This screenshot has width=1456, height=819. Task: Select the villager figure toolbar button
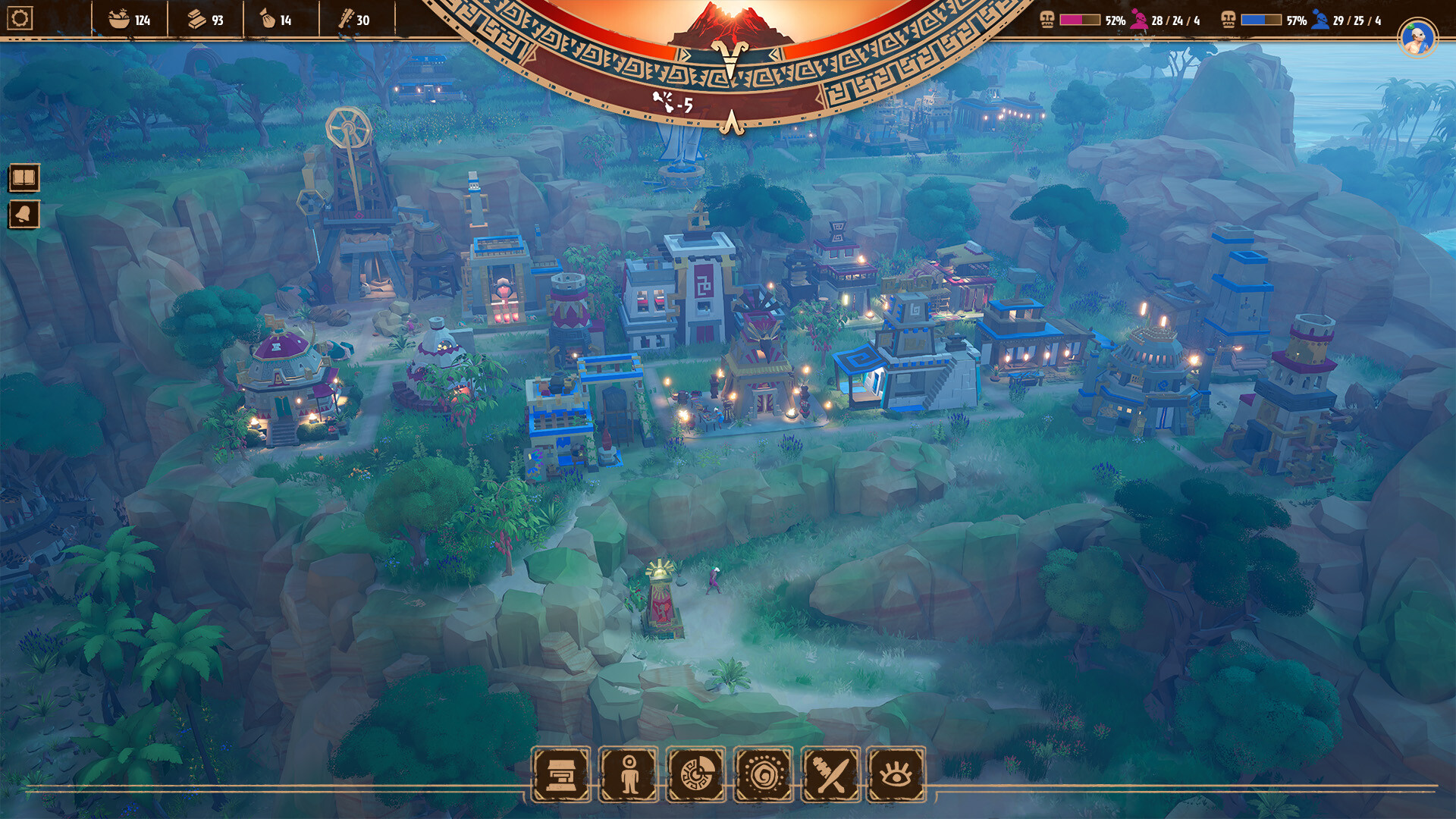click(629, 775)
